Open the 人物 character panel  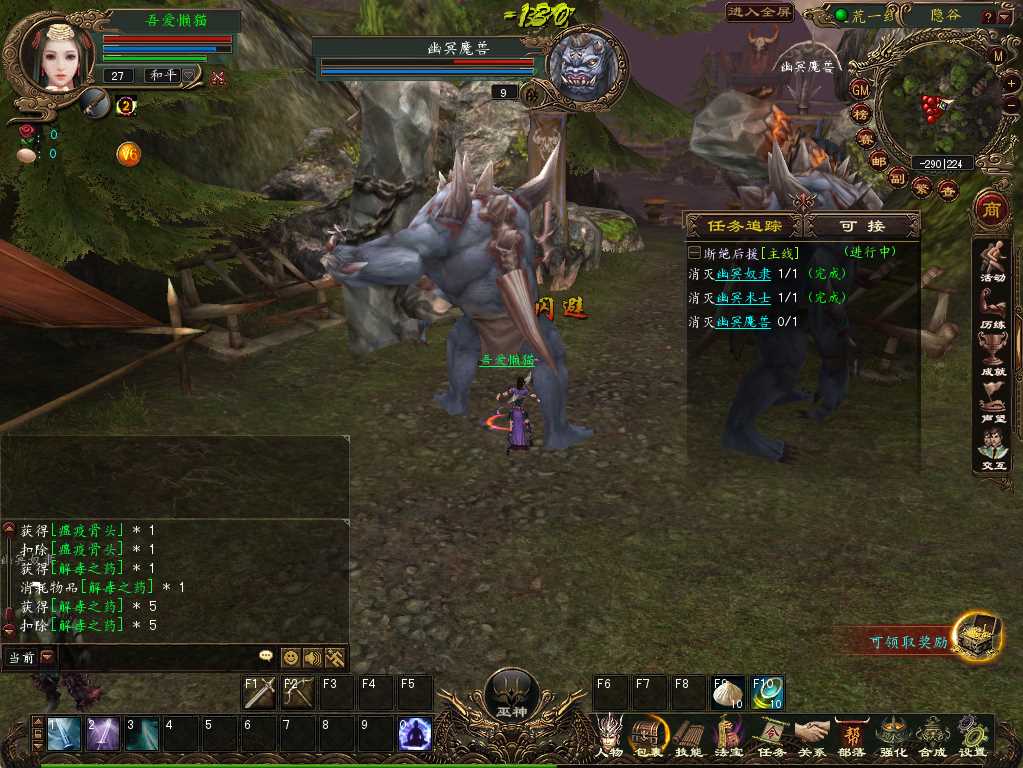pyautogui.click(x=609, y=735)
